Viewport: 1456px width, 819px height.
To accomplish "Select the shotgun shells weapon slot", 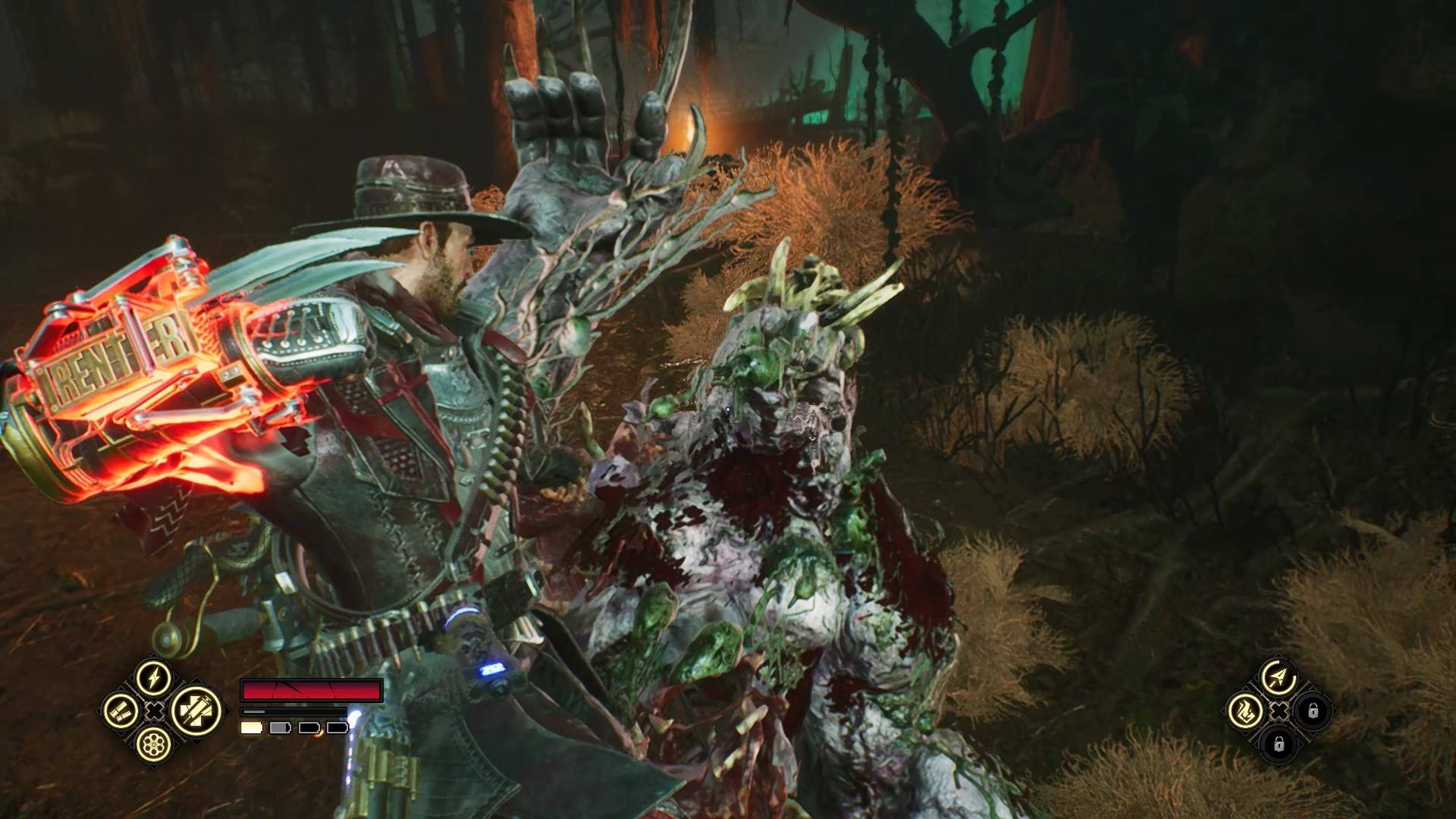I will (x=121, y=711).
